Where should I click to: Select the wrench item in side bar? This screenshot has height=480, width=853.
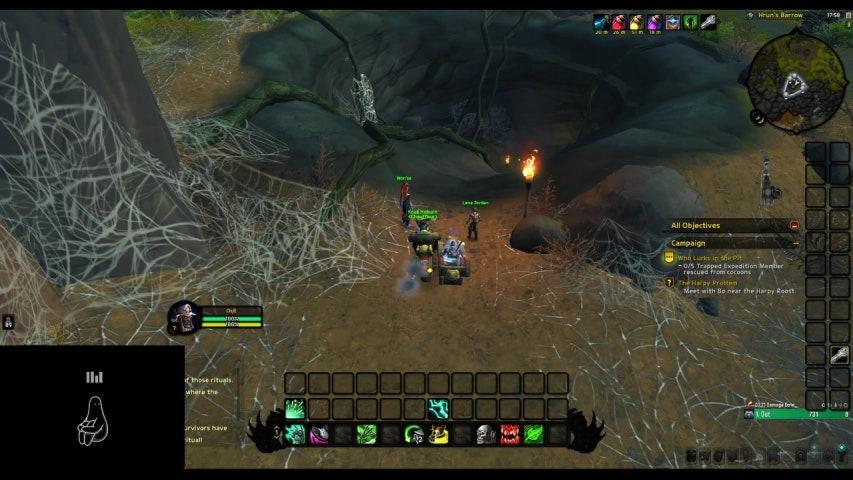point(840,354)
